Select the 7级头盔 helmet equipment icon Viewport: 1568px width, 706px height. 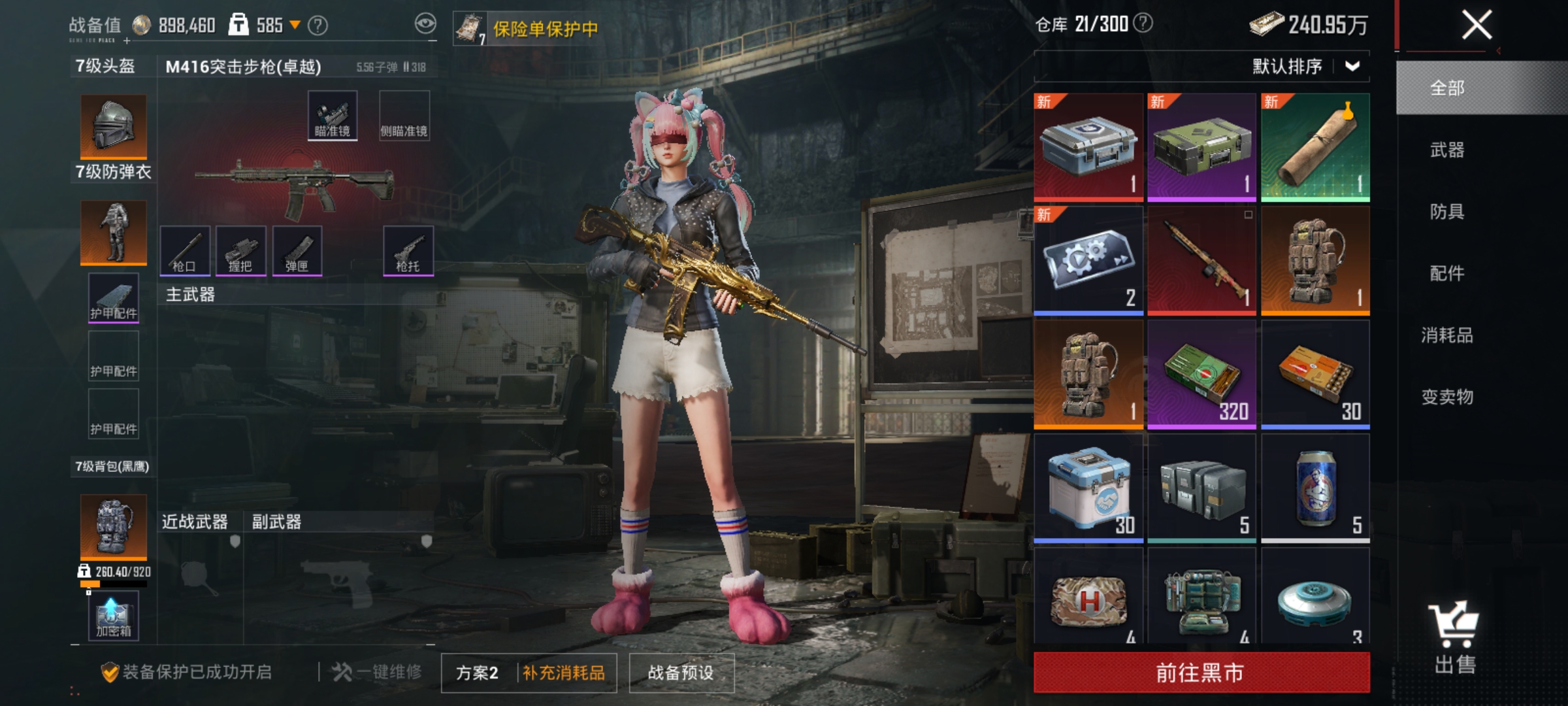(x=112, y=126)
